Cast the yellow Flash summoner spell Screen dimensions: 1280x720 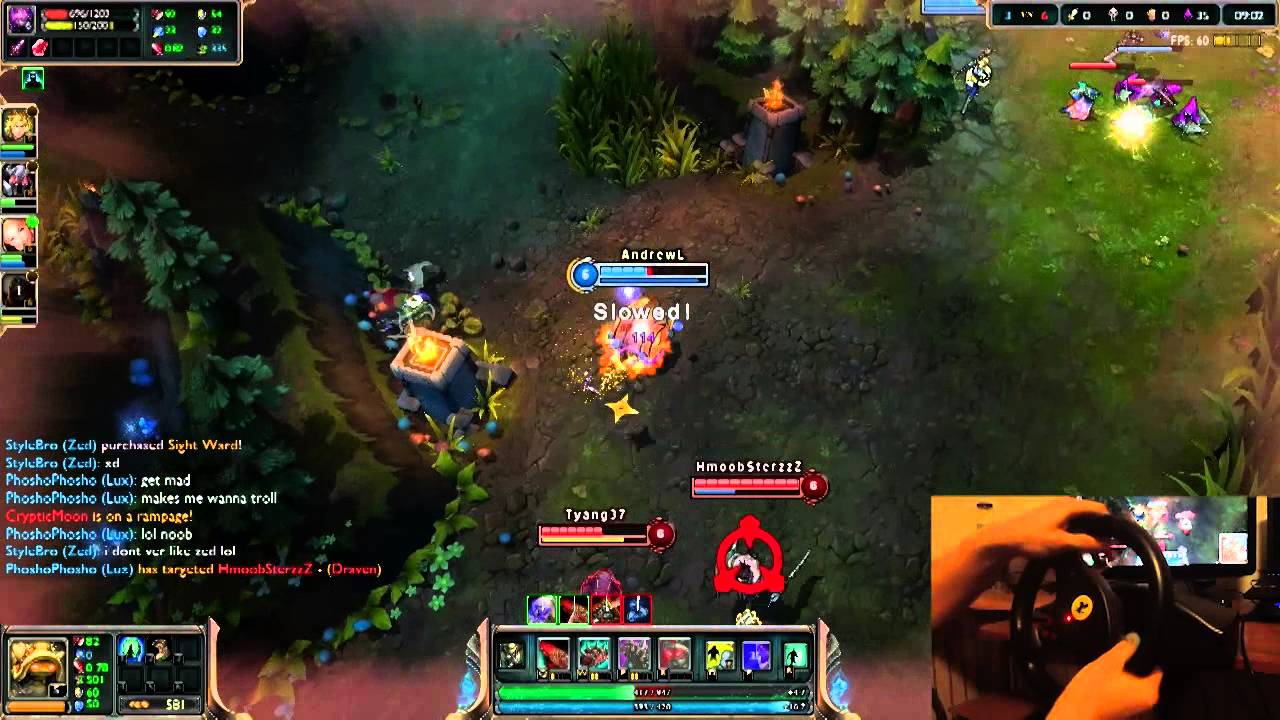tap(720, 655)
